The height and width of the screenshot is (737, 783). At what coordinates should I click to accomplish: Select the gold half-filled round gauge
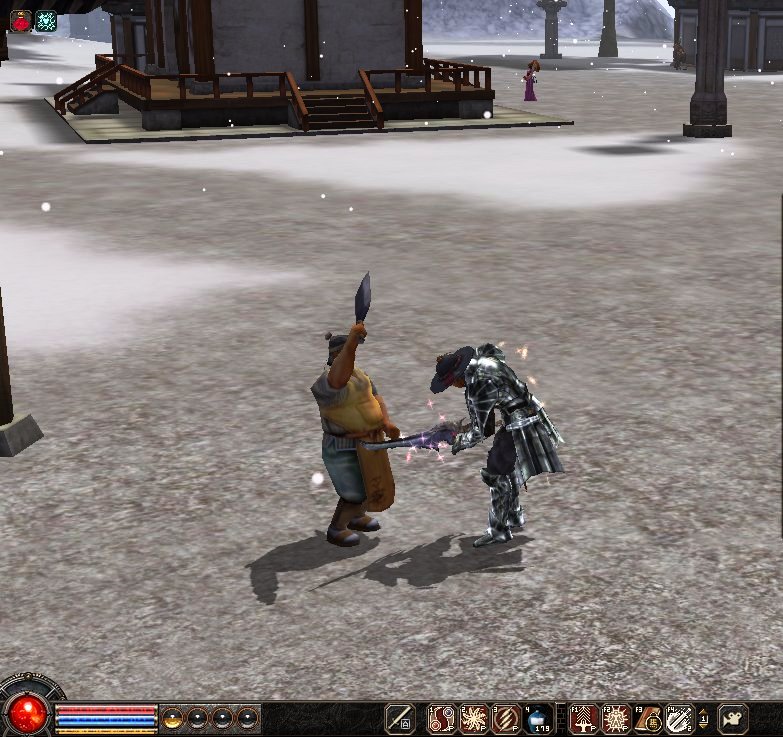173,718
